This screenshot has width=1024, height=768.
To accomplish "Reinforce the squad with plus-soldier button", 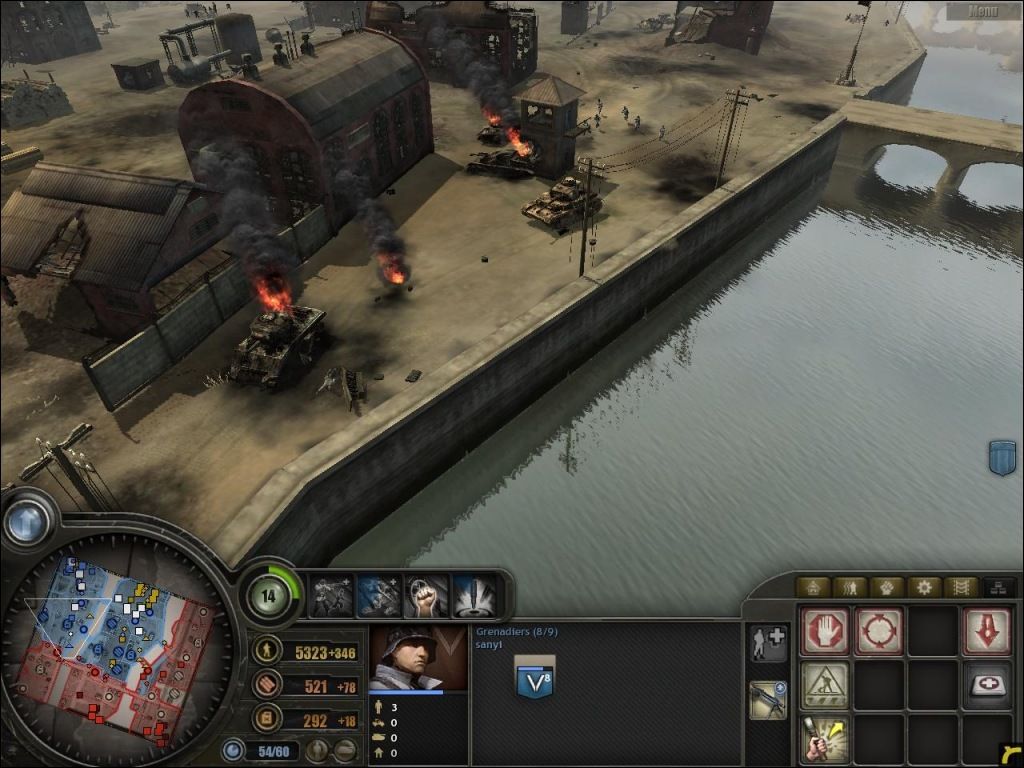I will tap(767, 643).
